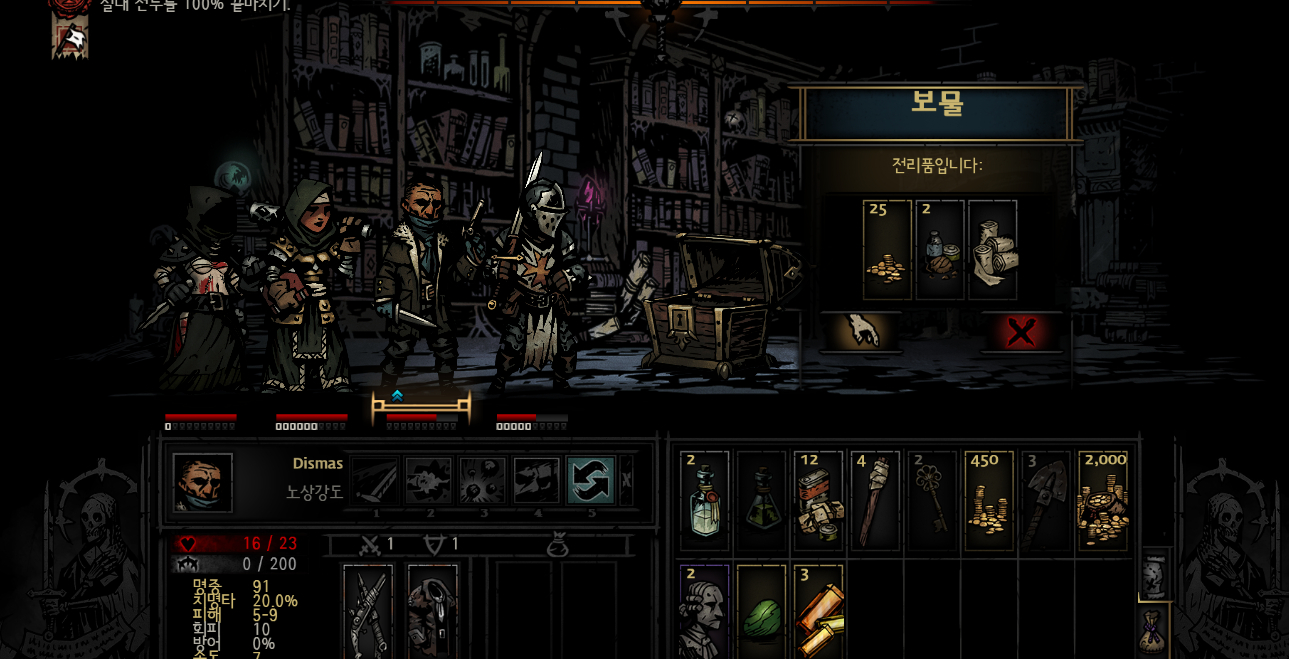The height and width of the screenshot is (659, 1289).
Task: Select the orange citrine gems stack
Action: pos(819,612)
